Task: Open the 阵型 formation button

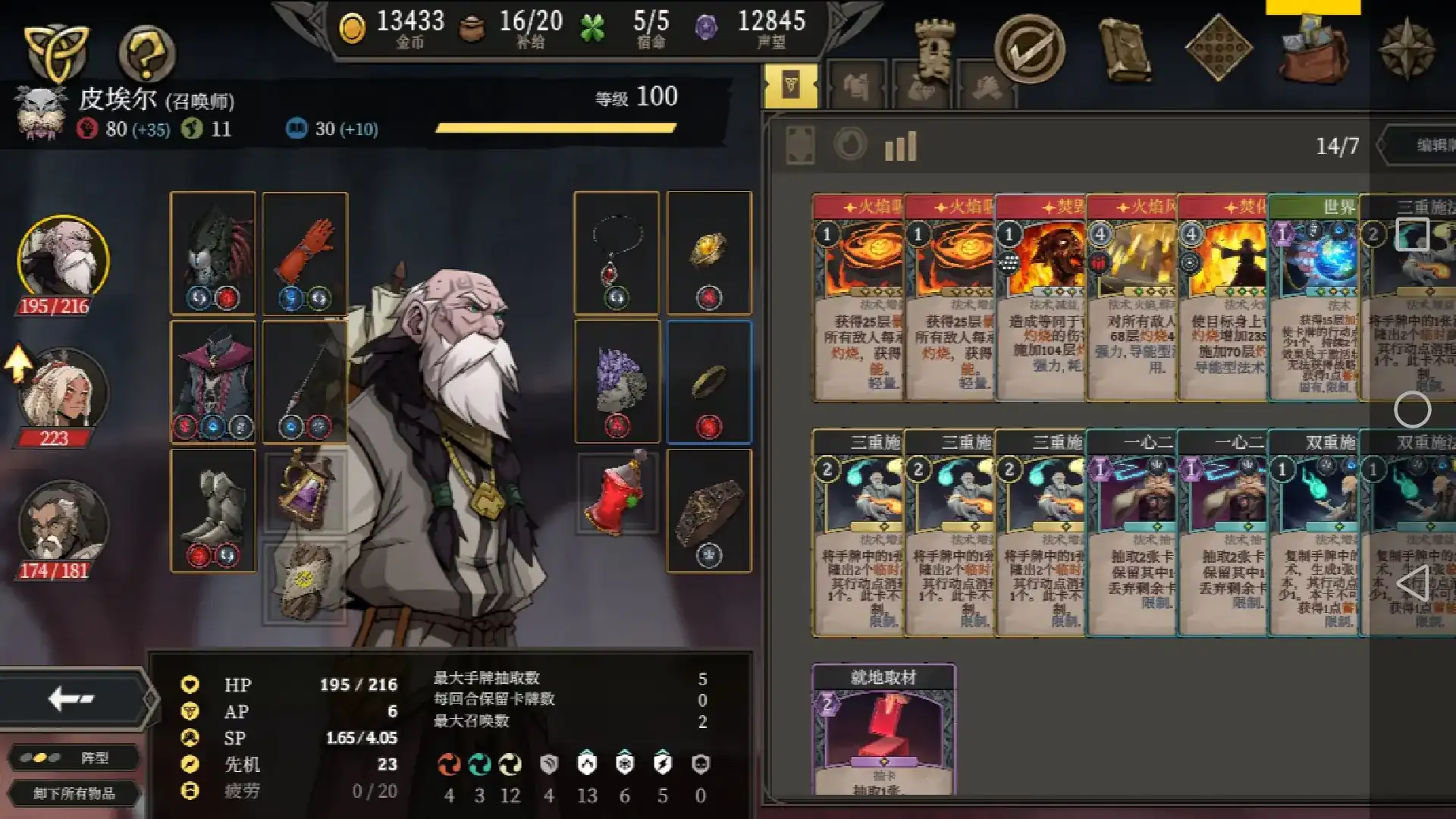Action: 74,758
